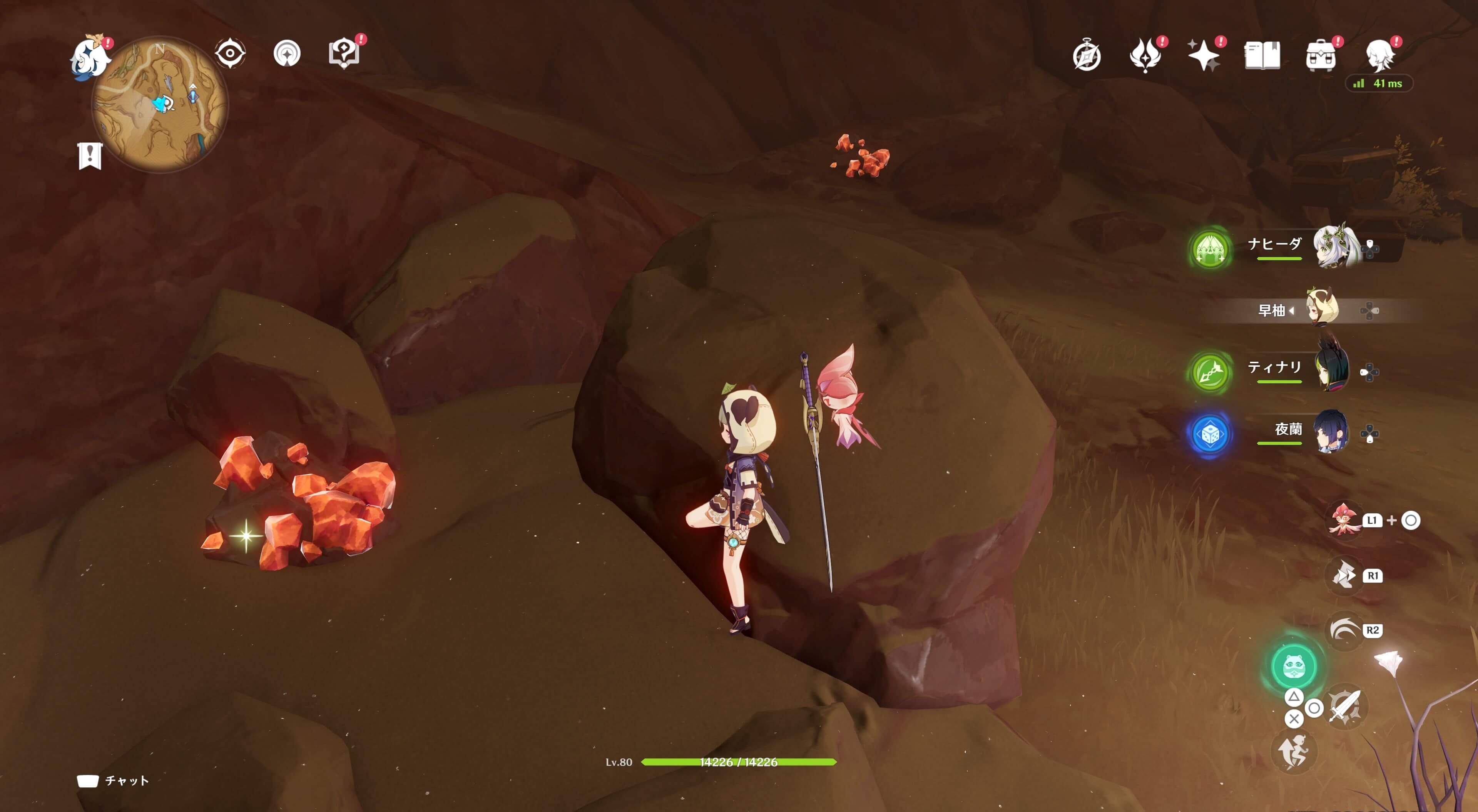
Task: Open the quest navigation eye icon
Action: click(x=230, y=53)
